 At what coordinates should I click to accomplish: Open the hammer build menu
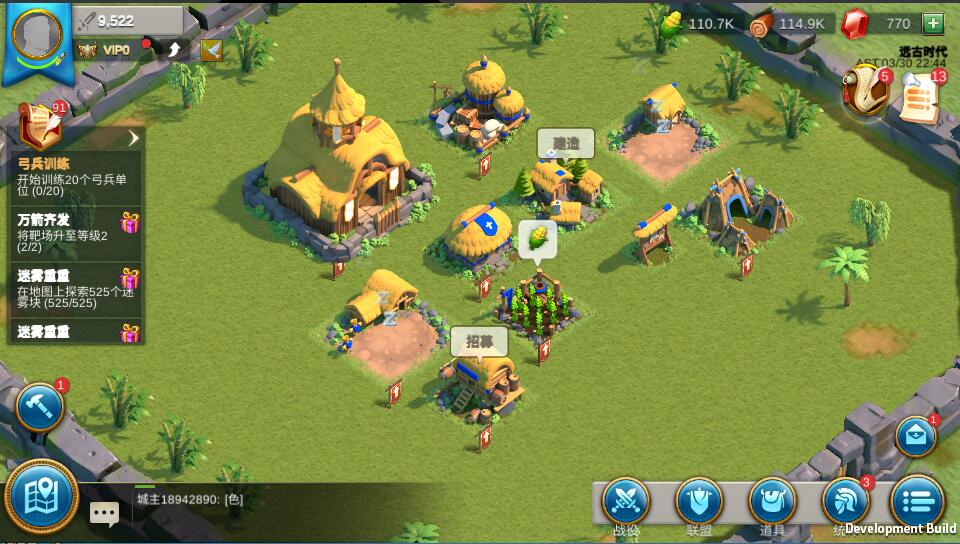(x=39, y=407)
